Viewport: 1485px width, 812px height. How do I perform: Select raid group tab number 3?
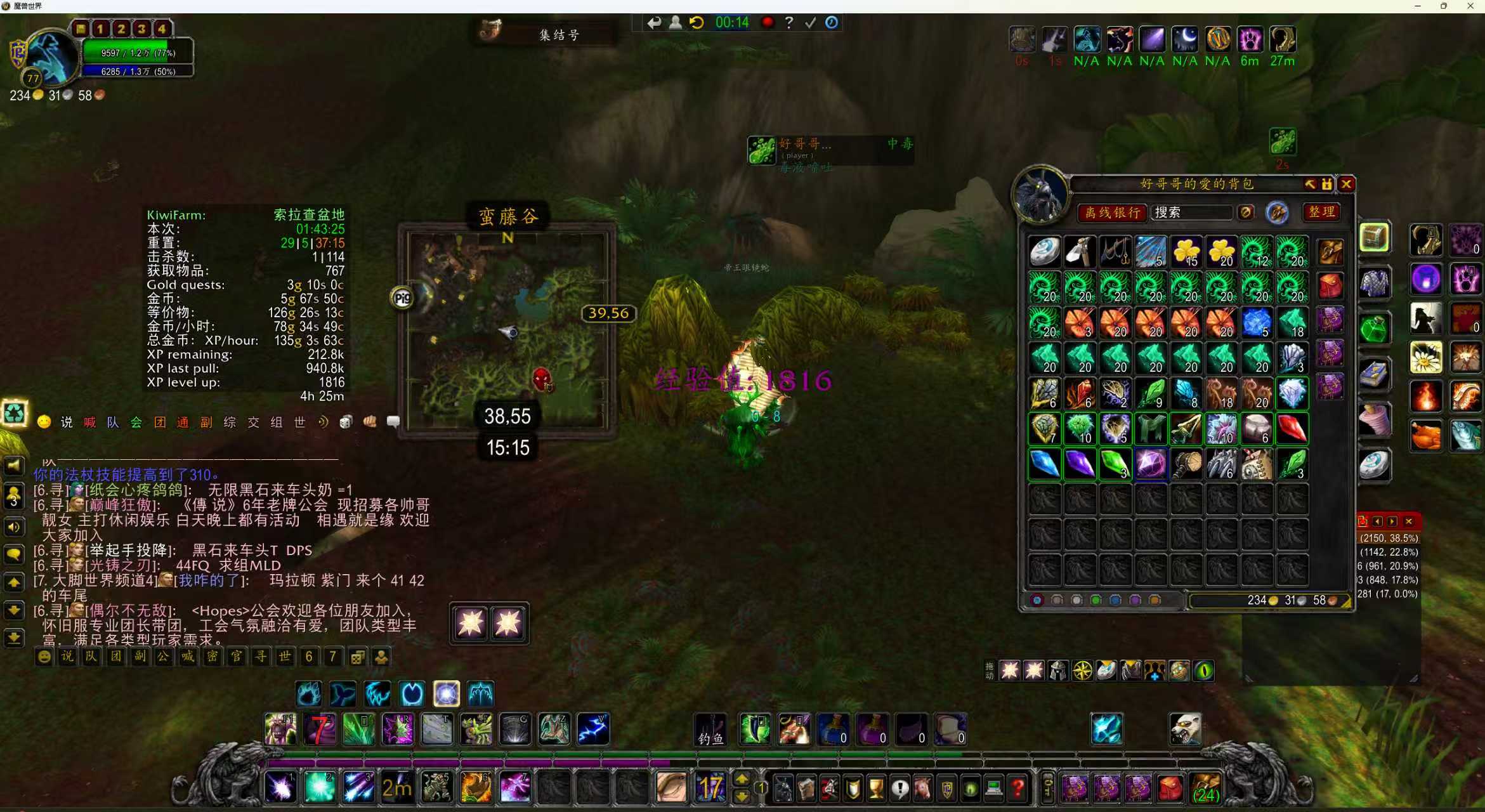coord(141,29)
